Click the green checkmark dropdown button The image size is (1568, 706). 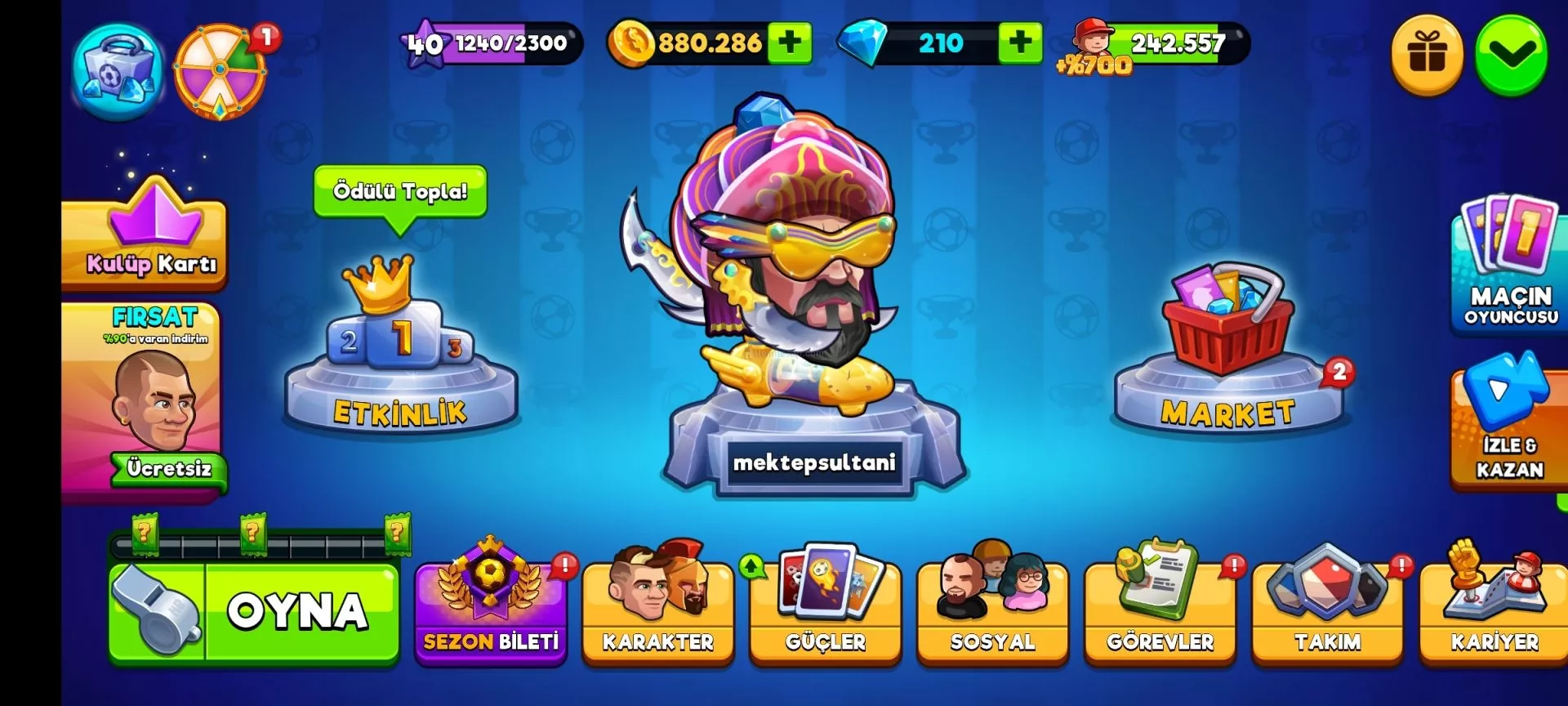[1512, 56]
